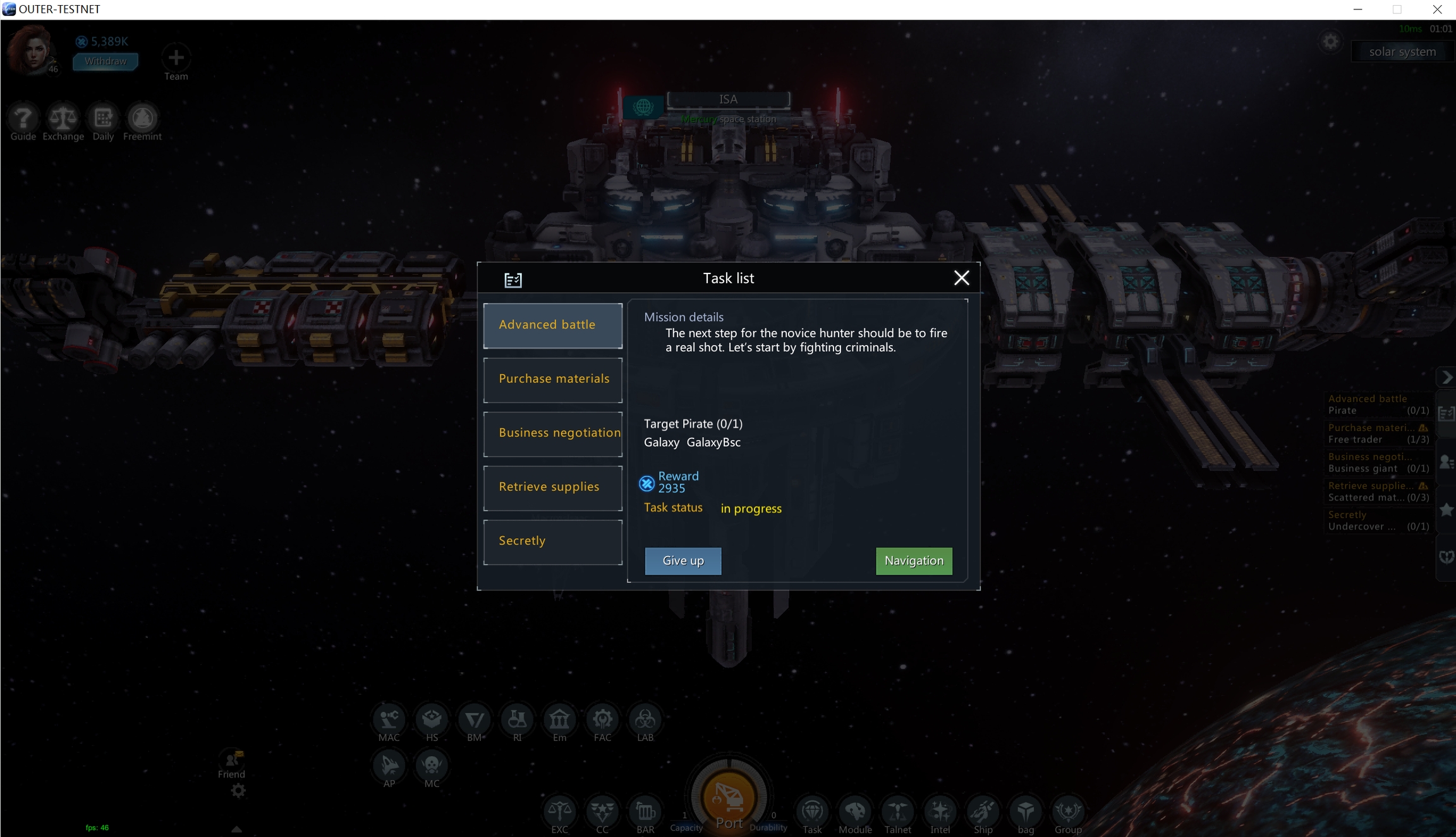Open the Daily icon

click(x=103, y=118)
